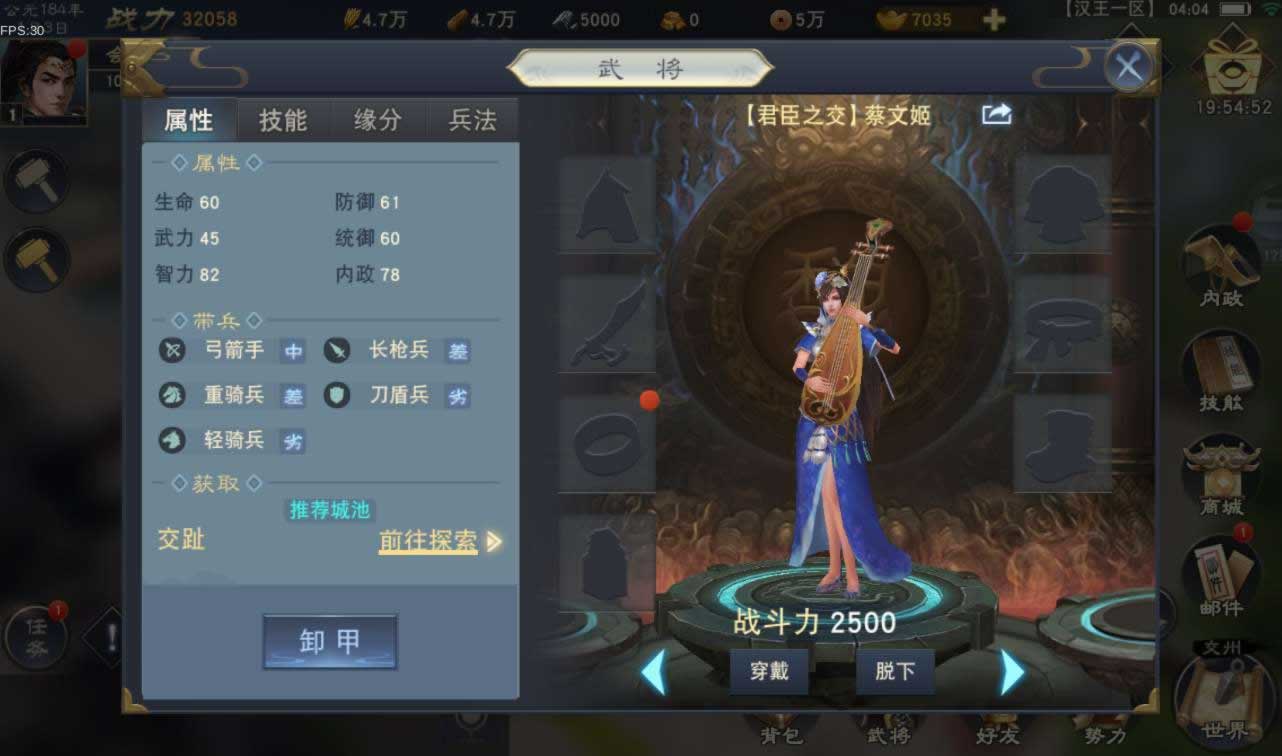Show the 兵法 tab
This screenshot has width=1282, height=756.
click(472, 120)
